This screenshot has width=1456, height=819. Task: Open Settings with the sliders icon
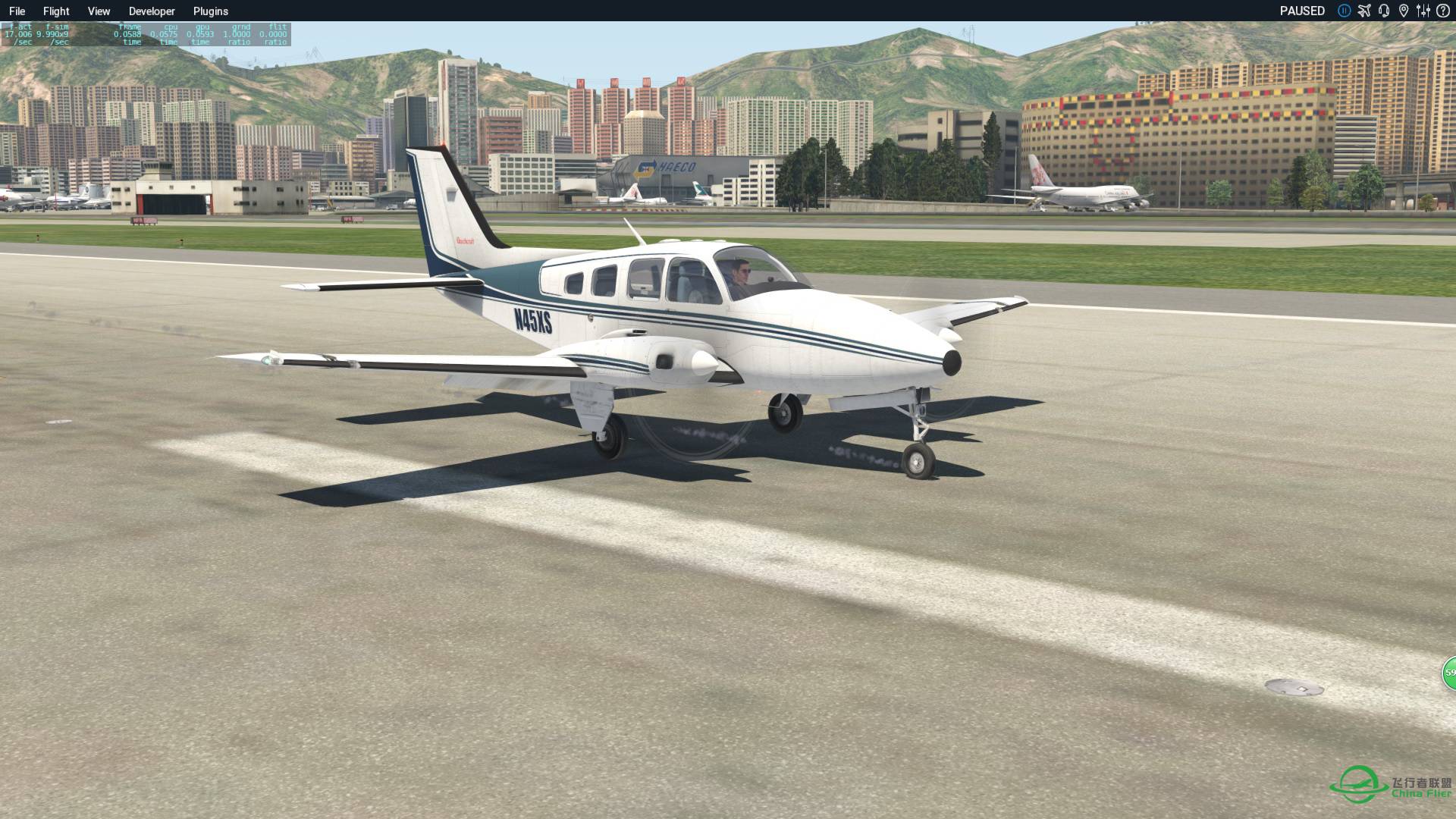coord(1423,11)
